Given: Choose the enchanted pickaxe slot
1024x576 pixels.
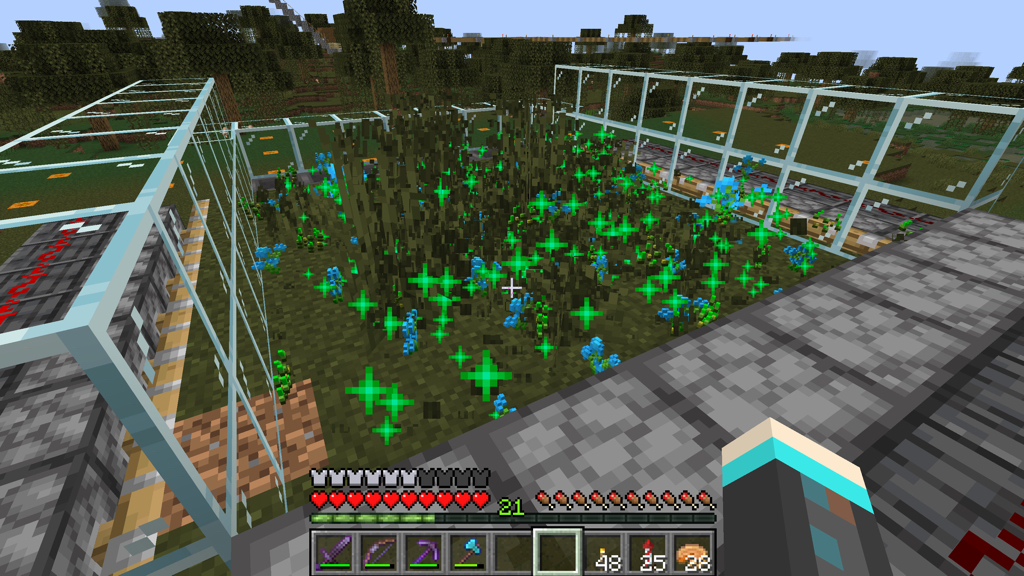Looking at the screenshot, I should click(423, 551).
